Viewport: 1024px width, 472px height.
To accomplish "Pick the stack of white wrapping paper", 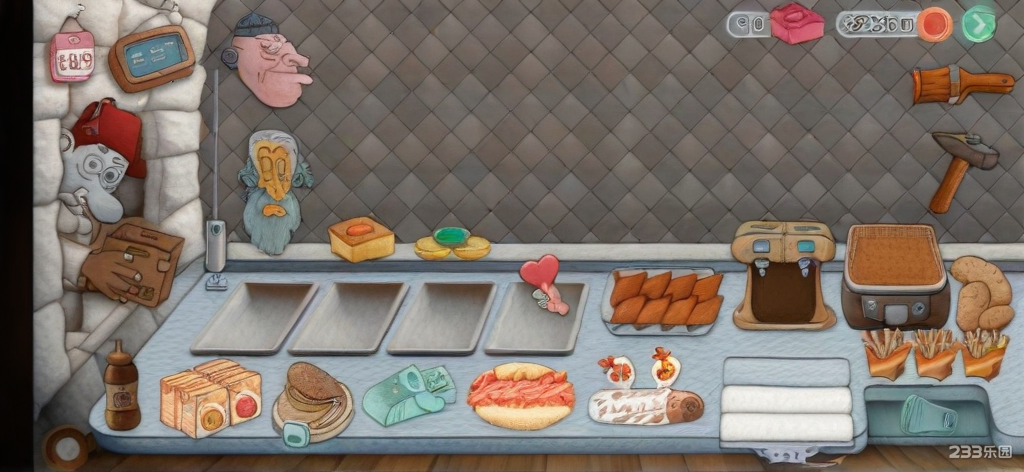I will (786, 400).
